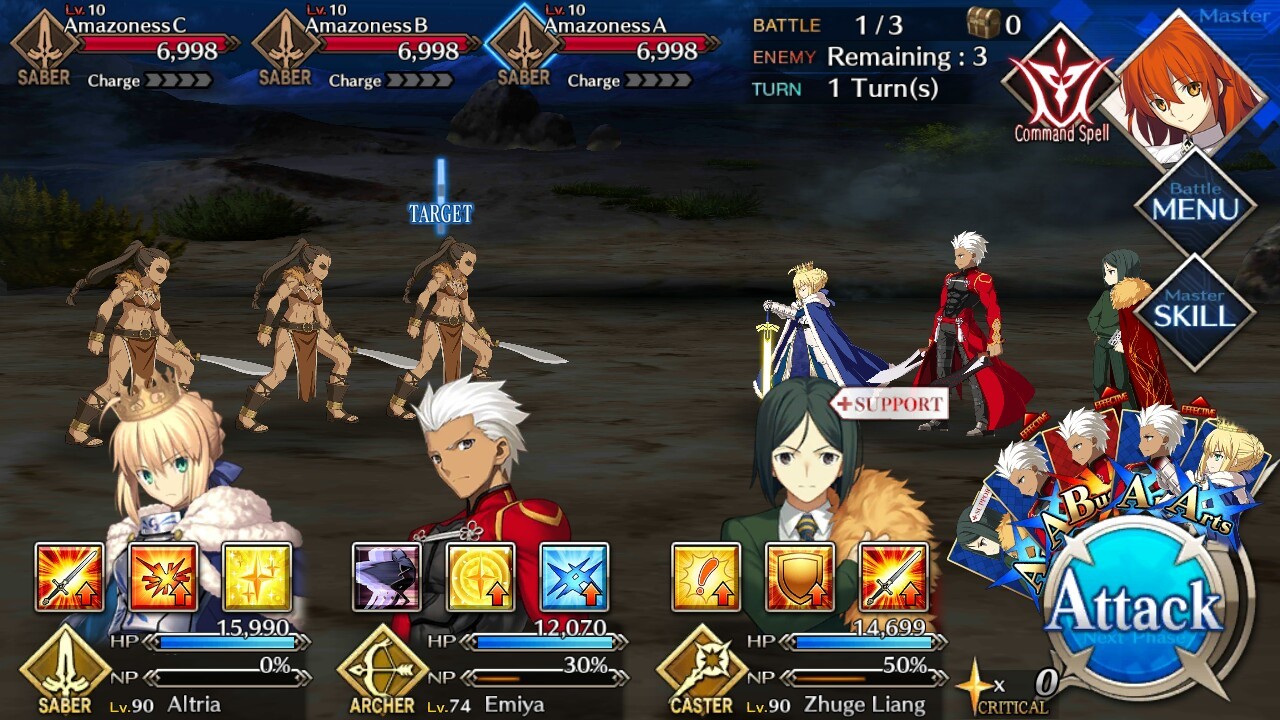Activate Altria's sword attack-up skill

click(70, 577)
